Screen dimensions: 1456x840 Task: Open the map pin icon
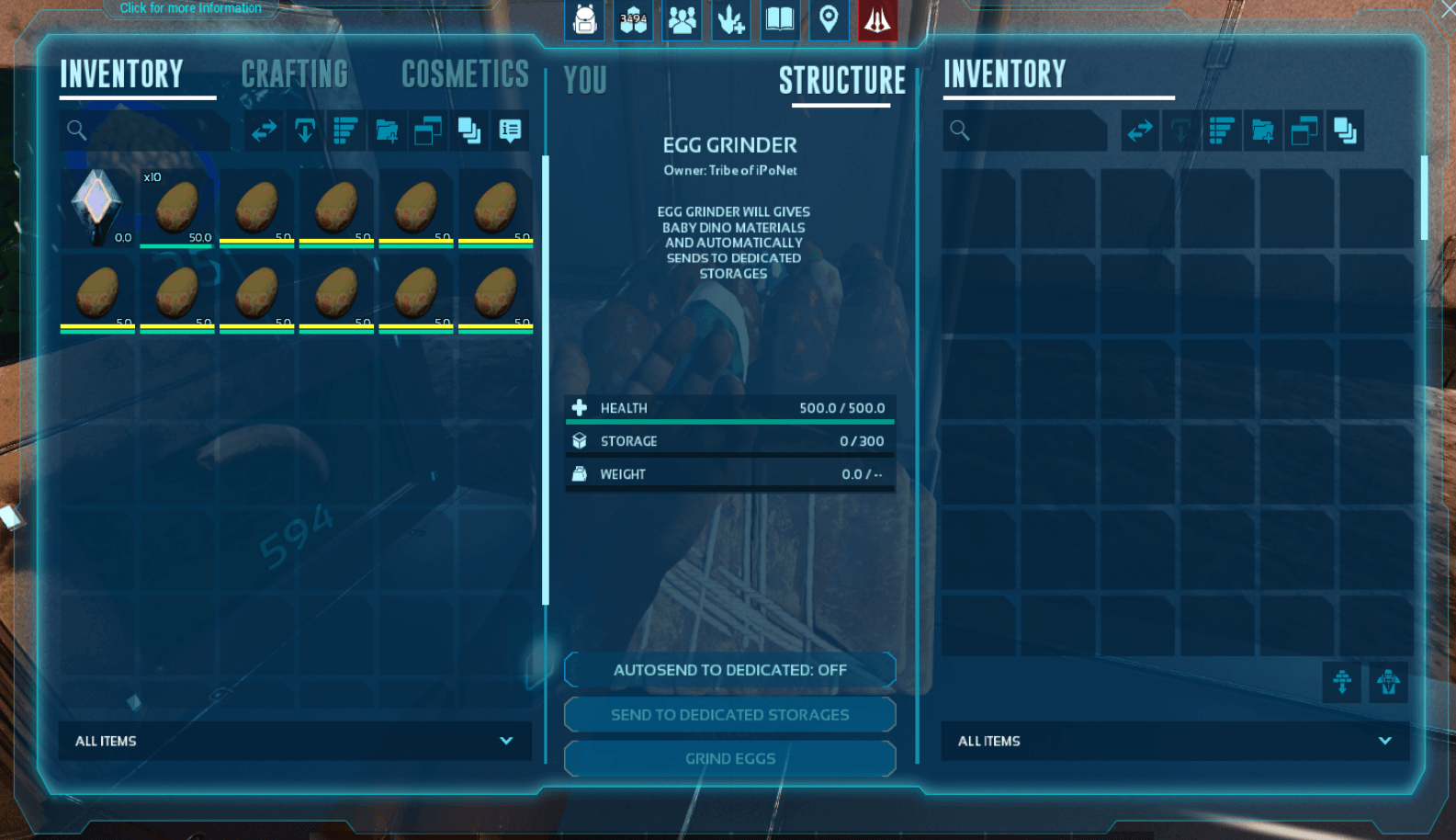pos(829,19)
